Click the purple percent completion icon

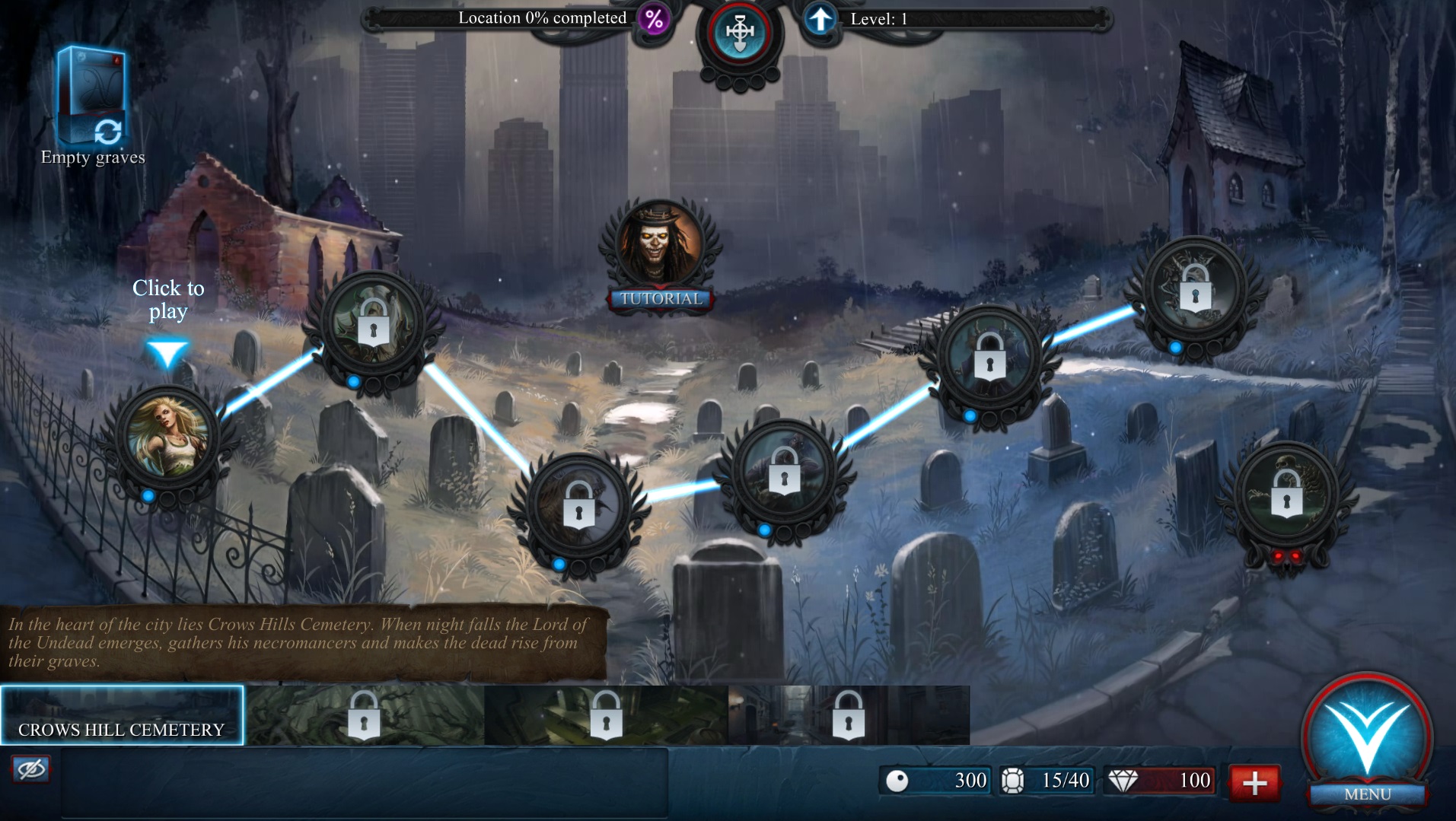pyautogui.click(x=654, y=19)
